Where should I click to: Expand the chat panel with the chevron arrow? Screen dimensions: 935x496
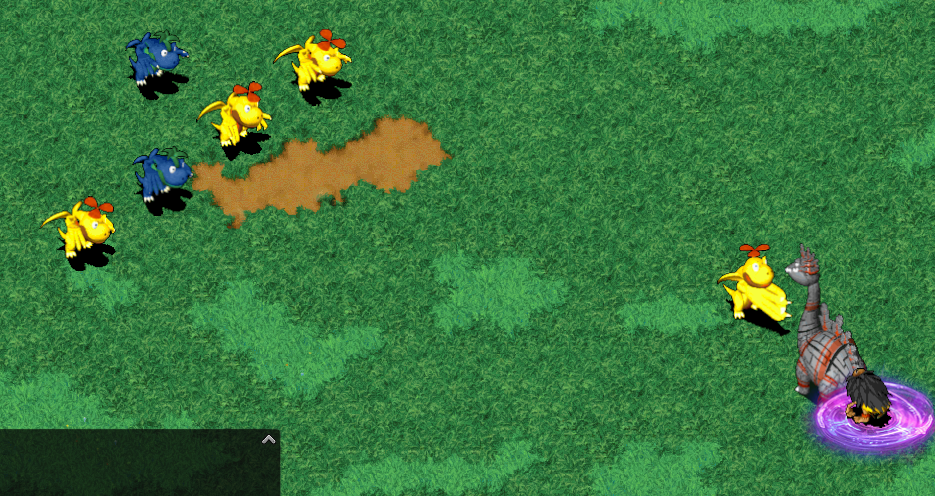pos(268,439)
